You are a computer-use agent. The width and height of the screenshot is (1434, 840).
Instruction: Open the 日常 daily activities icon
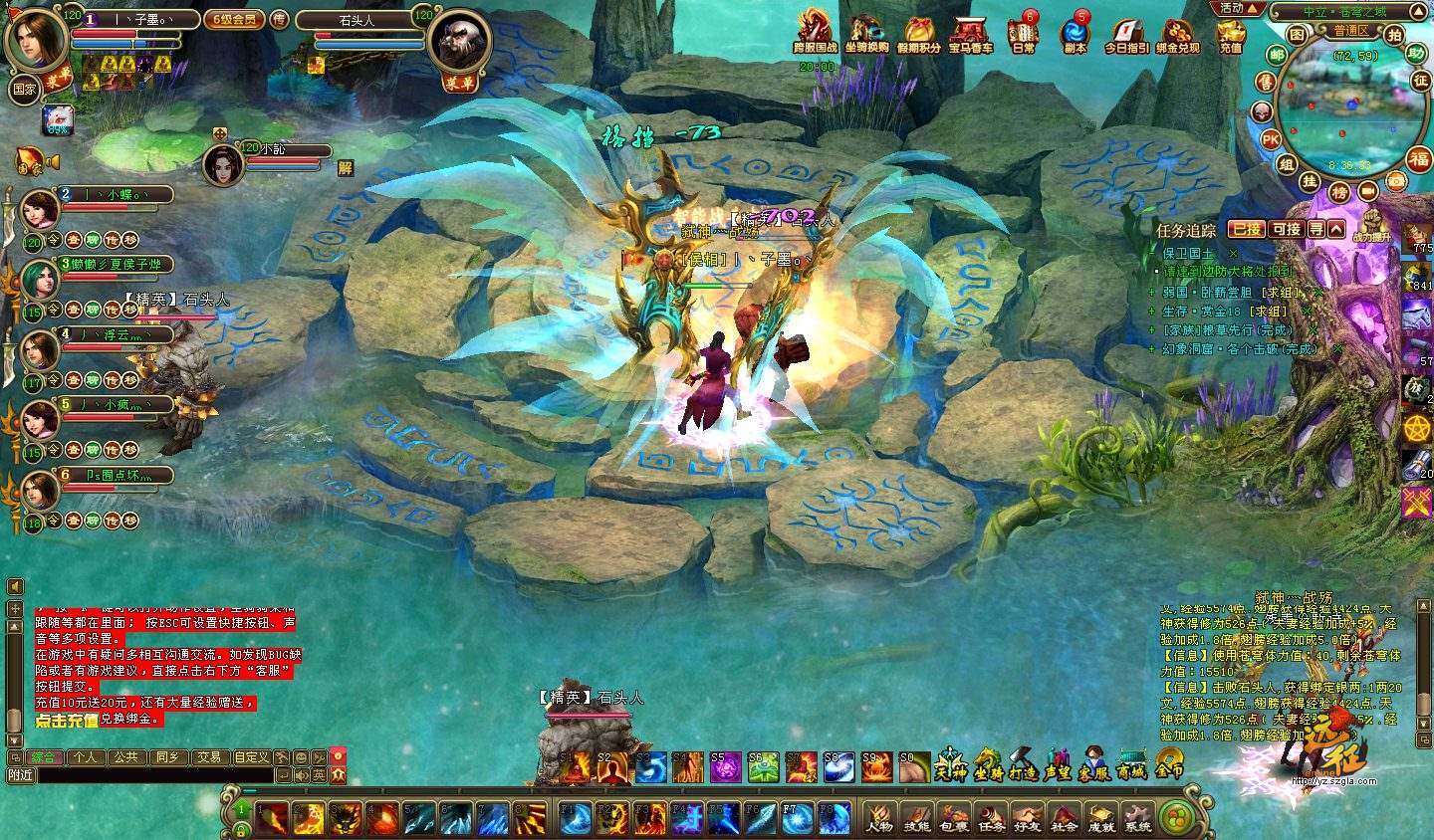click(x=1023, y=32)
